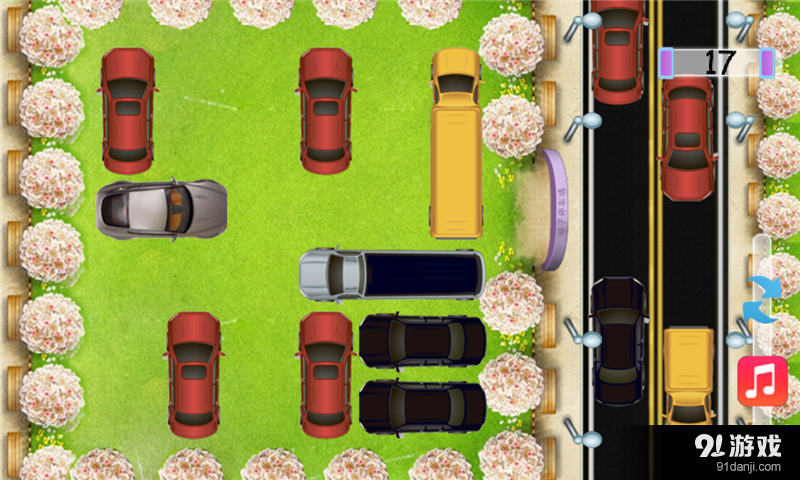Restart the level with the blue arrows icon
800x480 pixels.
[762, 298]
